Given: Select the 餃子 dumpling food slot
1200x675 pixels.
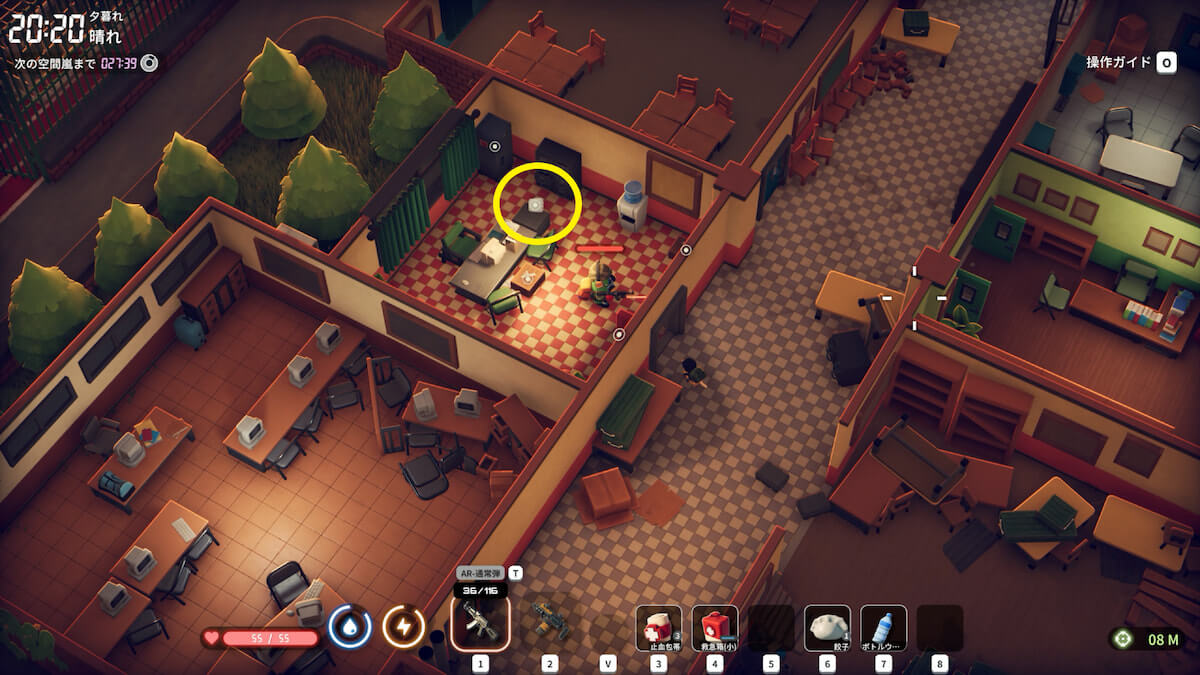Looking at the screenshot, I should (x=827, y=628).
